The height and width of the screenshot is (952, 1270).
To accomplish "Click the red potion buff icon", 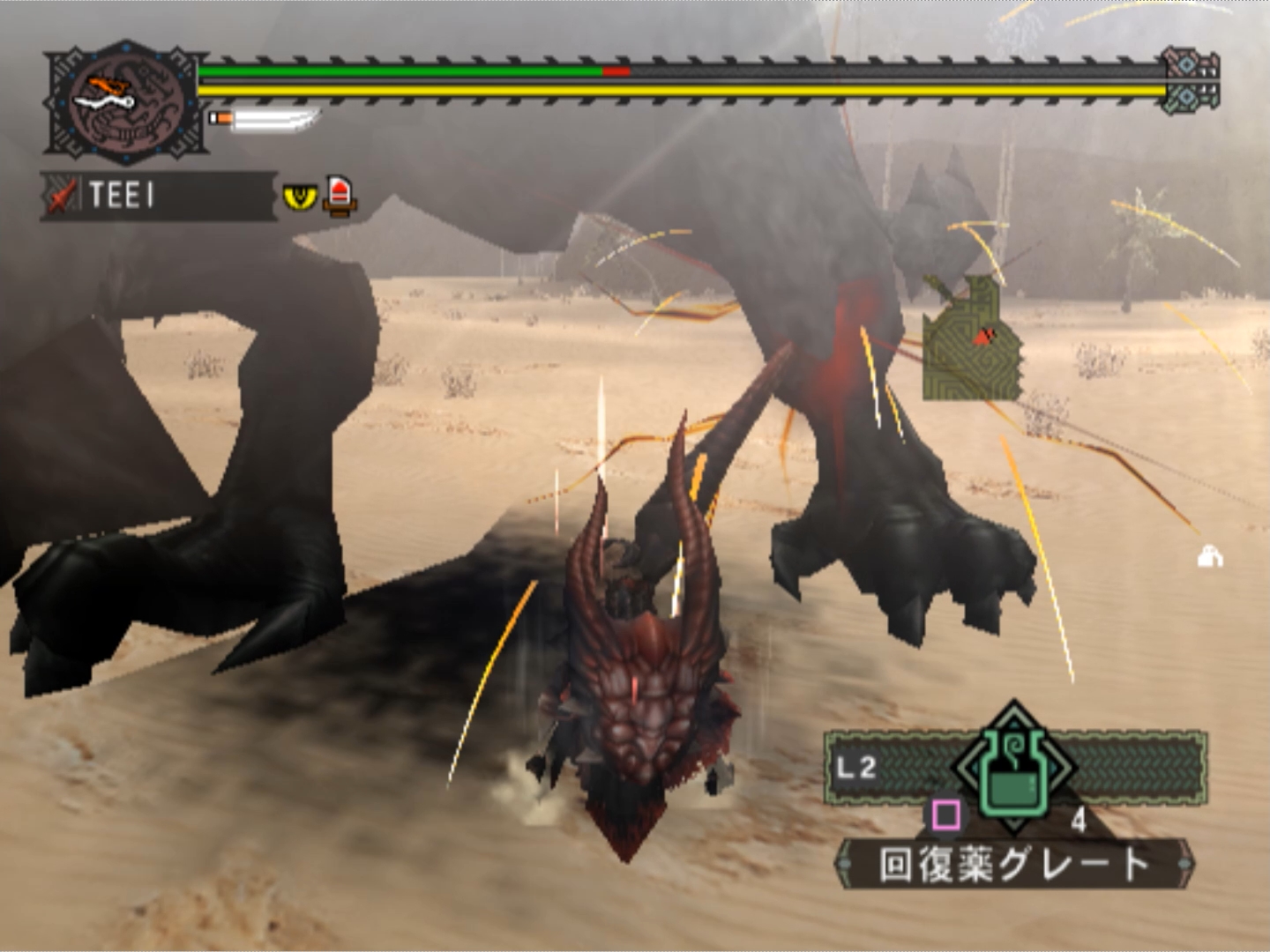I will point(340,195).
